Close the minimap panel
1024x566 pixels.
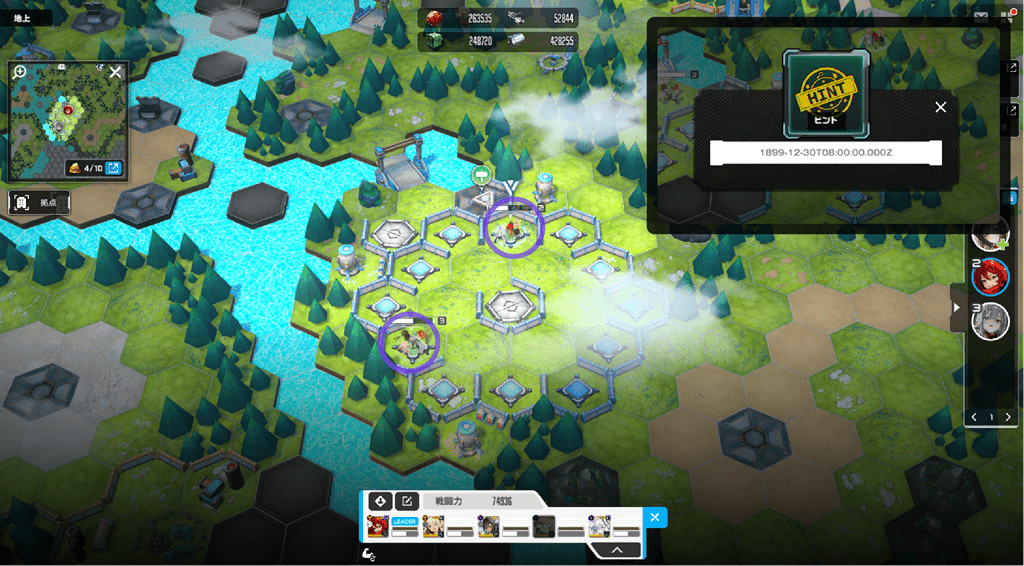click(x=115, y=72)
